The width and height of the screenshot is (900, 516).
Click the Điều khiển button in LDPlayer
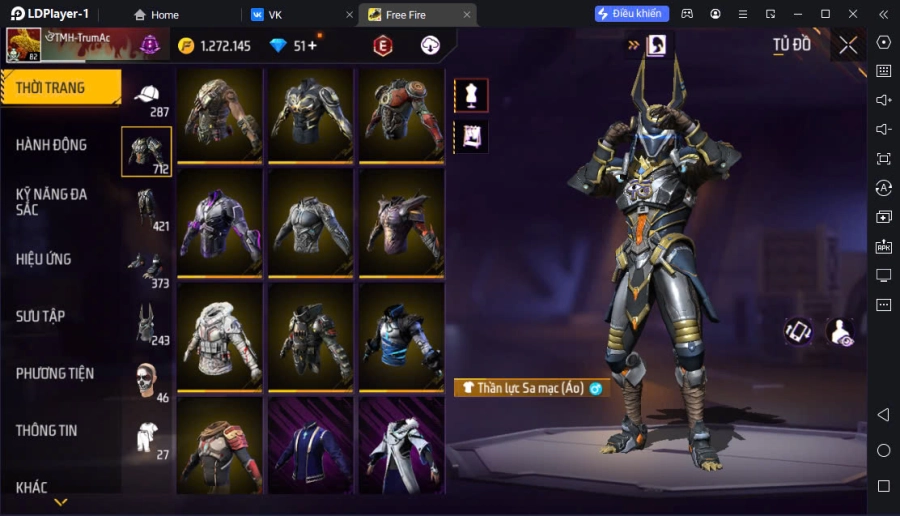[x=631, y=14]
